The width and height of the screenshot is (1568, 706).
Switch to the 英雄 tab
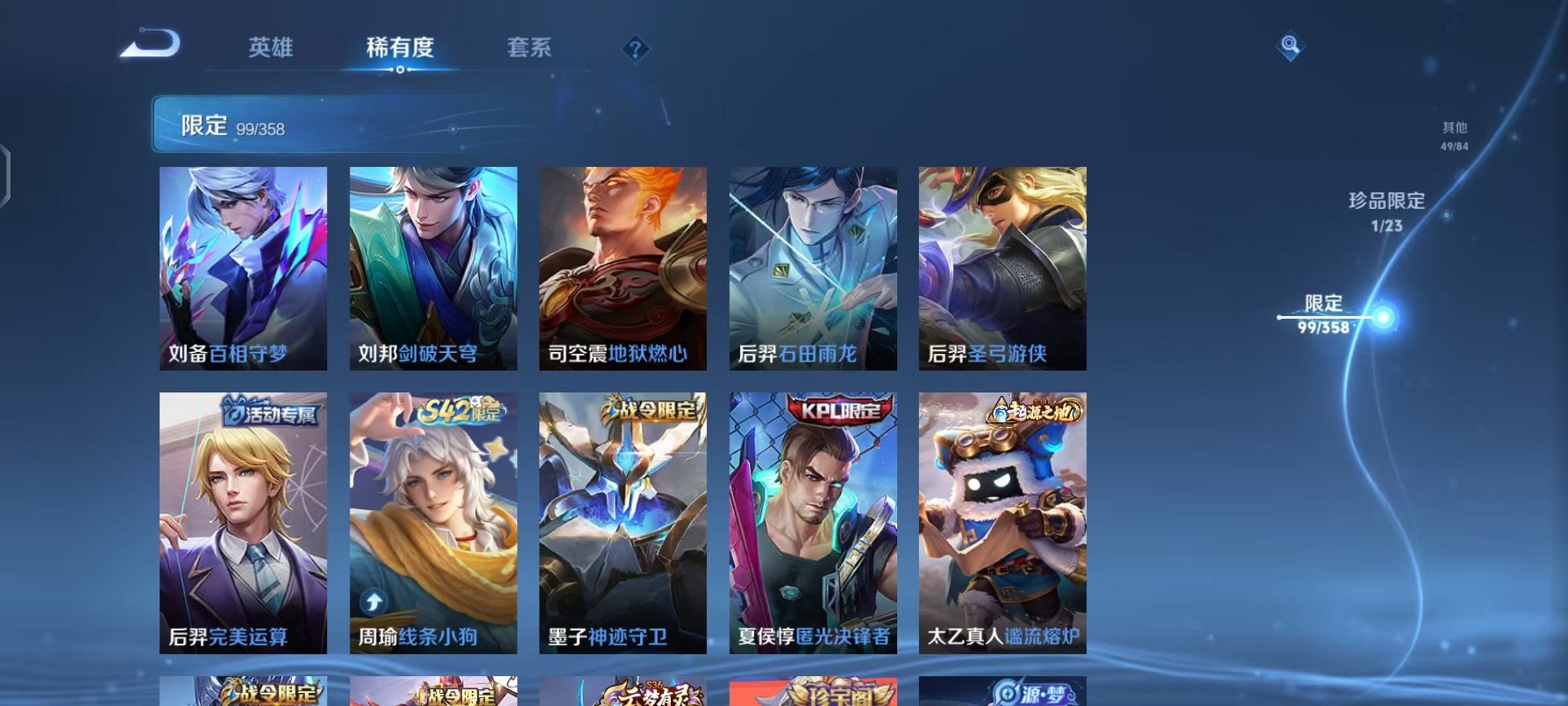(x=270, y=48)
